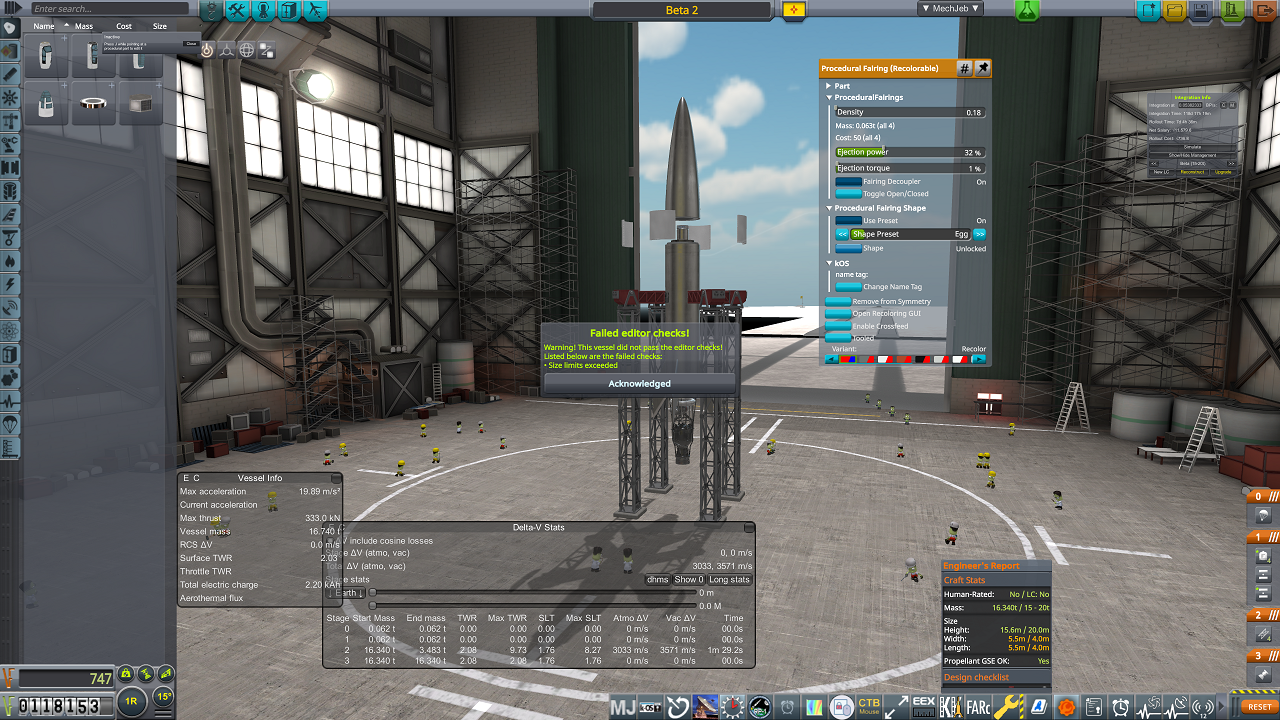Open the alarm clock icon near the bottom right
This screenshot has width=1280, height=720.
click(x=1120, y=706)
